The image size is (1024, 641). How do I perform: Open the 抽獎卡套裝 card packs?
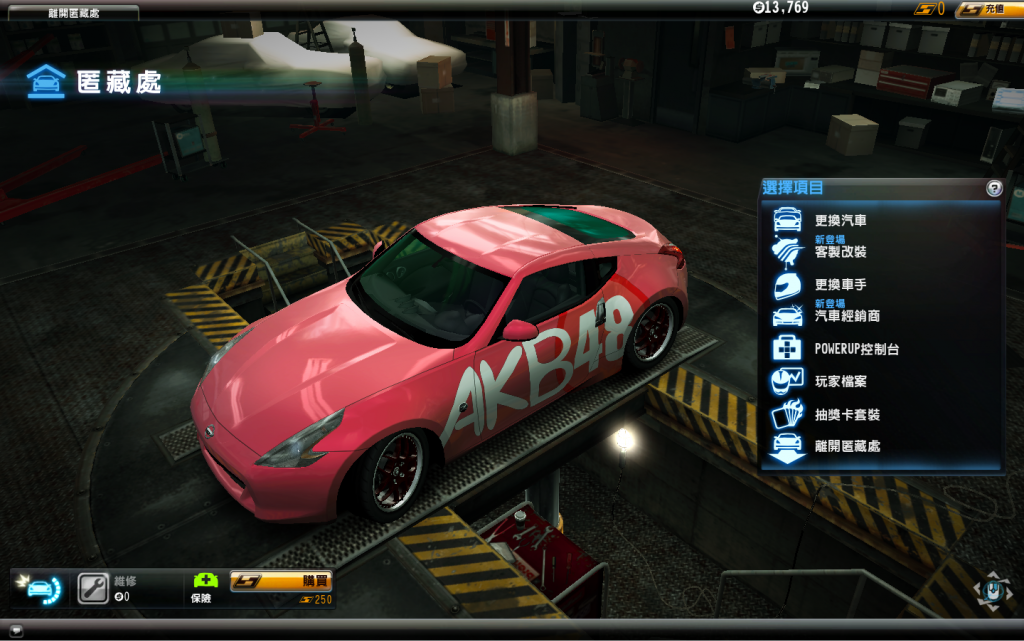point(846,414)
